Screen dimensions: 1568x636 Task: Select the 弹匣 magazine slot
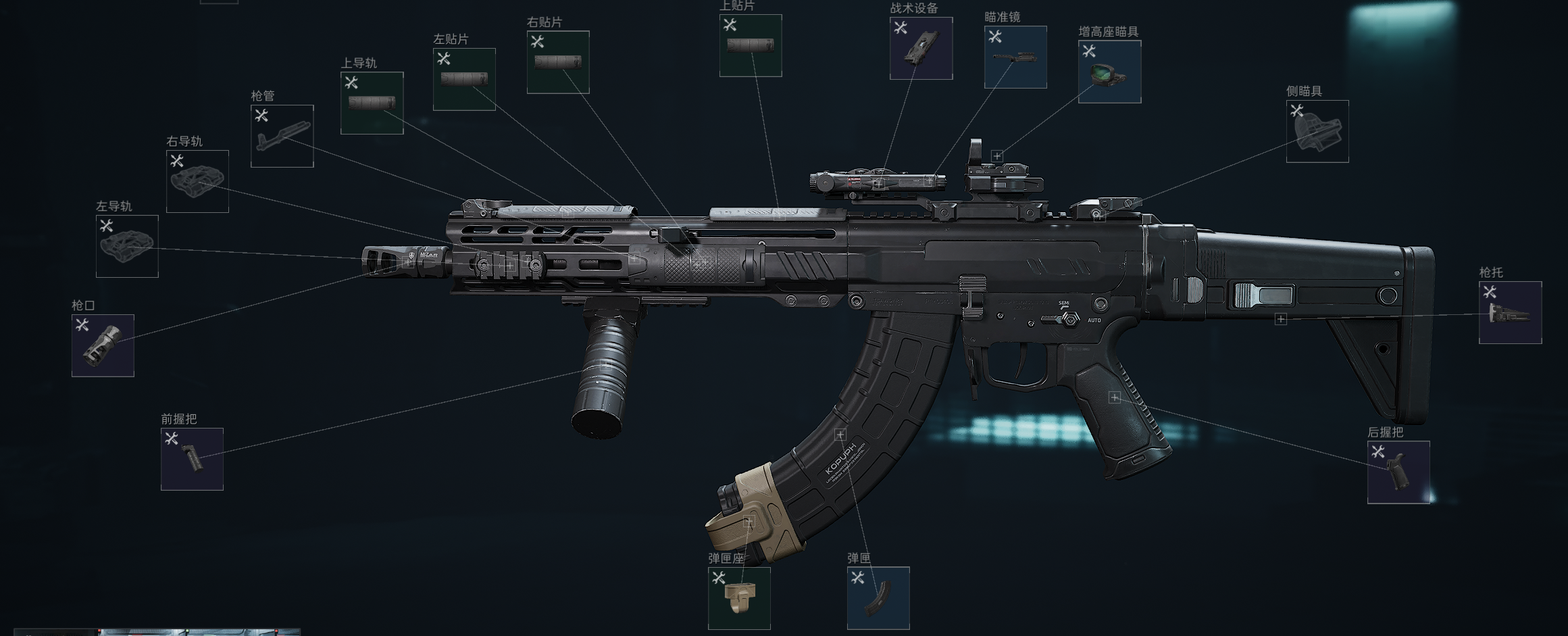[x=878, y=597]
